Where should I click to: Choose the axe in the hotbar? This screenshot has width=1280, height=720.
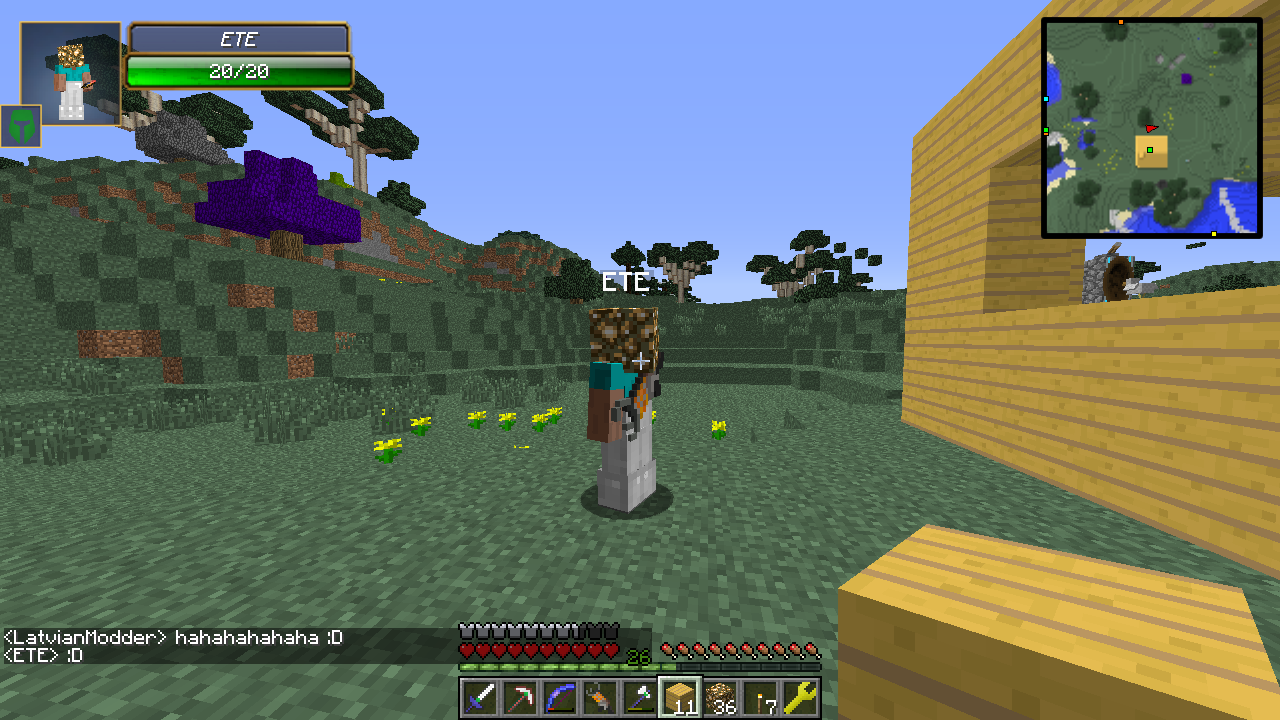coord(640,697)
